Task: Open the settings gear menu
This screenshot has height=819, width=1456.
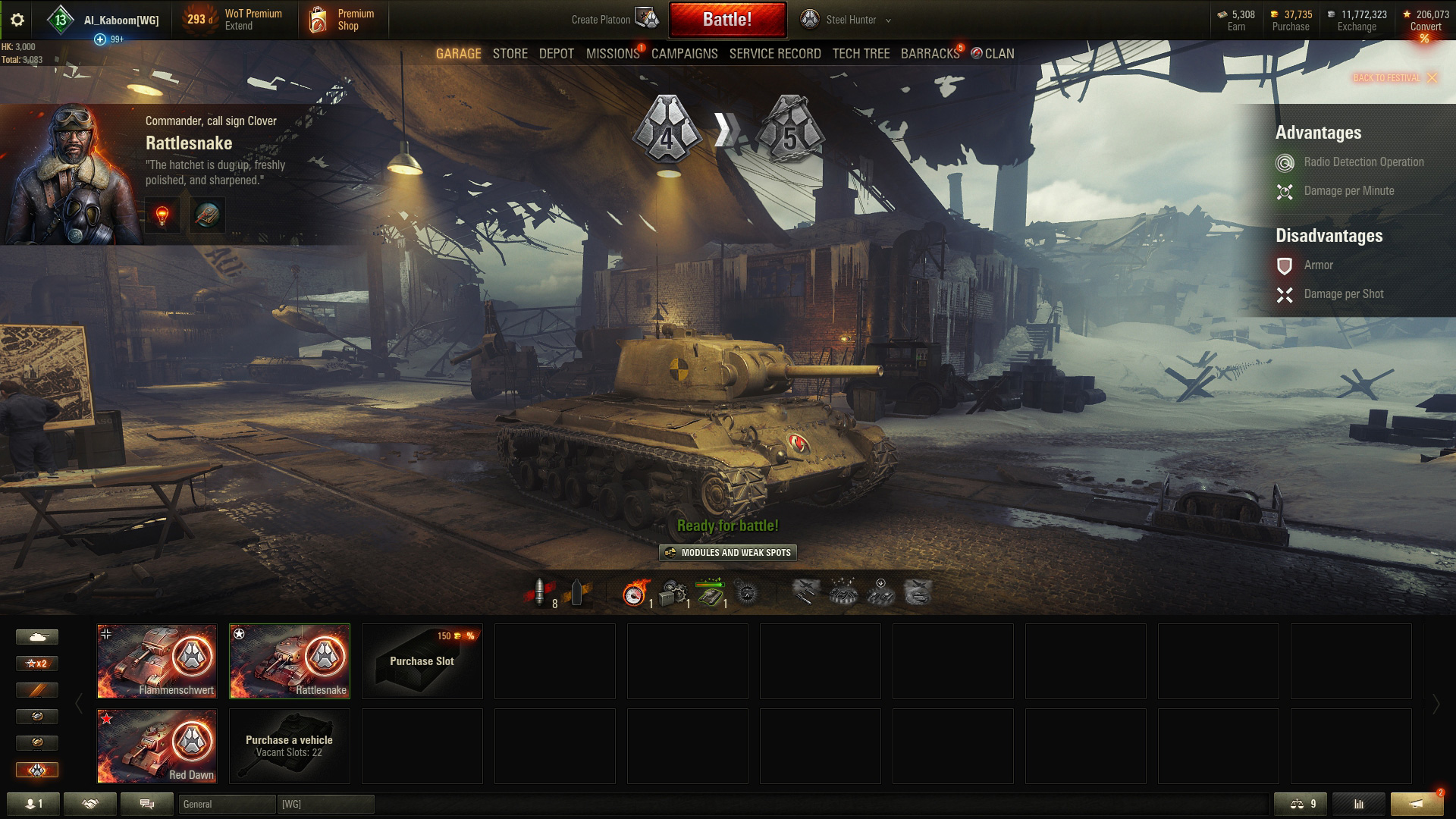Action: click(x=17, y=20)
